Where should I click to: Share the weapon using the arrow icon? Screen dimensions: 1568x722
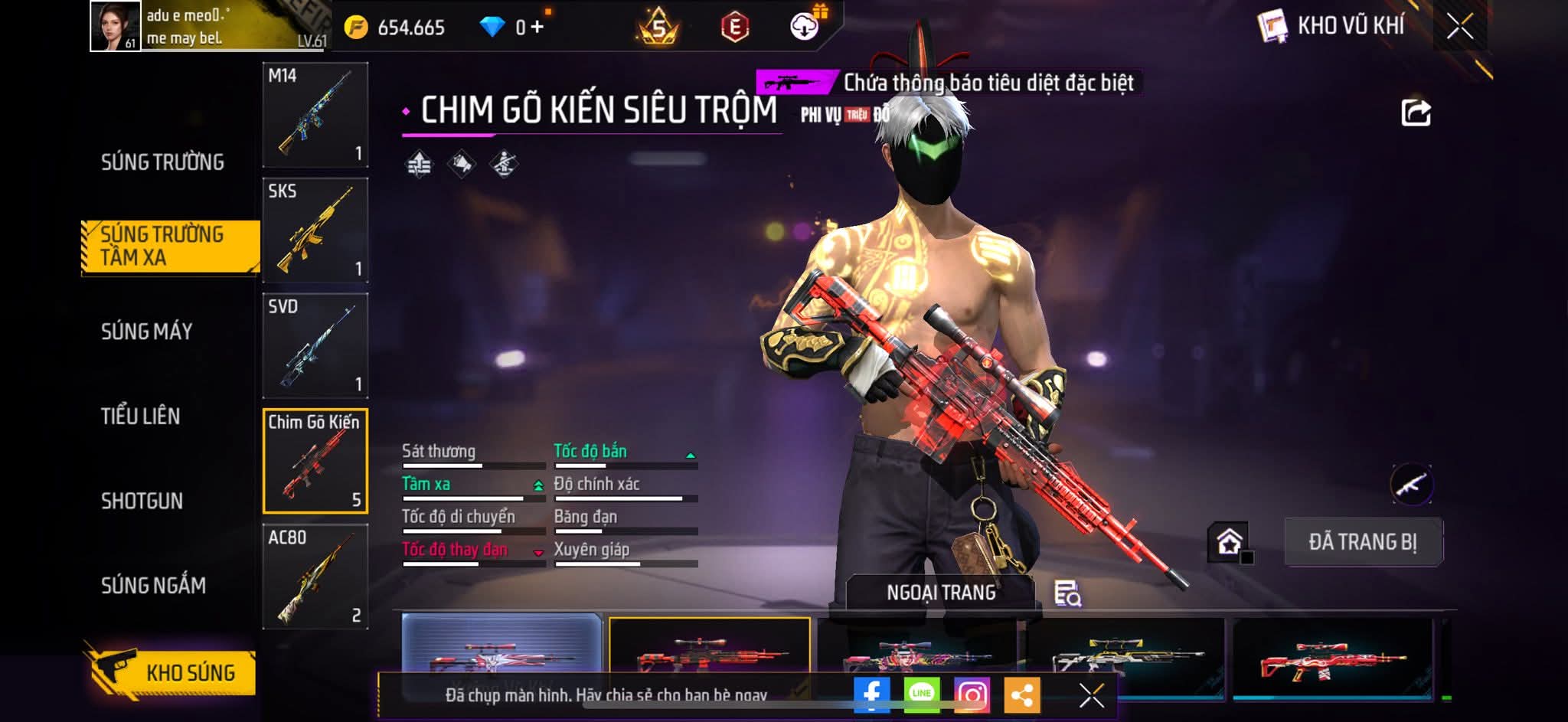1416,113
